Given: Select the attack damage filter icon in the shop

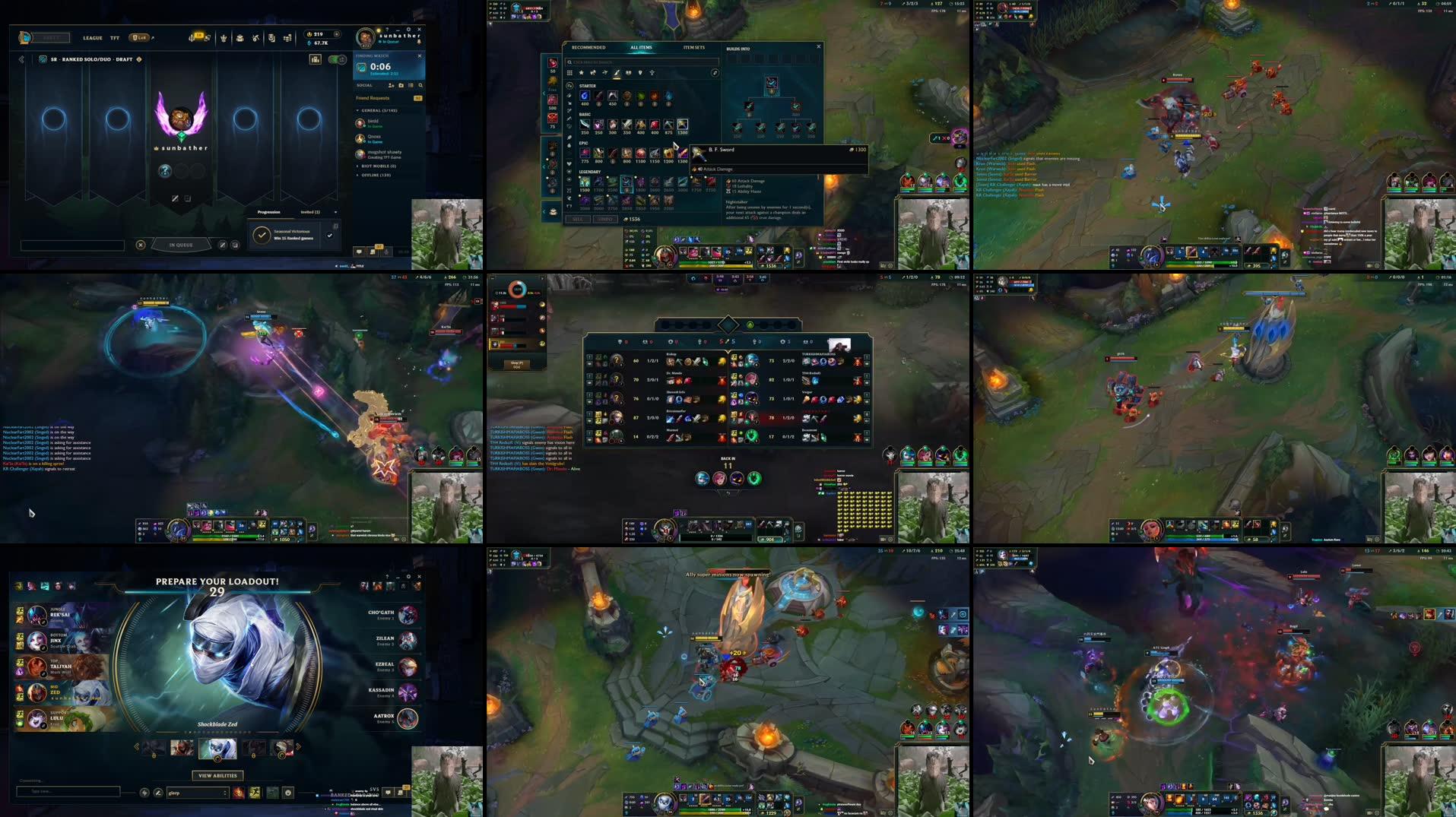Looking at the screenshot, I should 616,72.
